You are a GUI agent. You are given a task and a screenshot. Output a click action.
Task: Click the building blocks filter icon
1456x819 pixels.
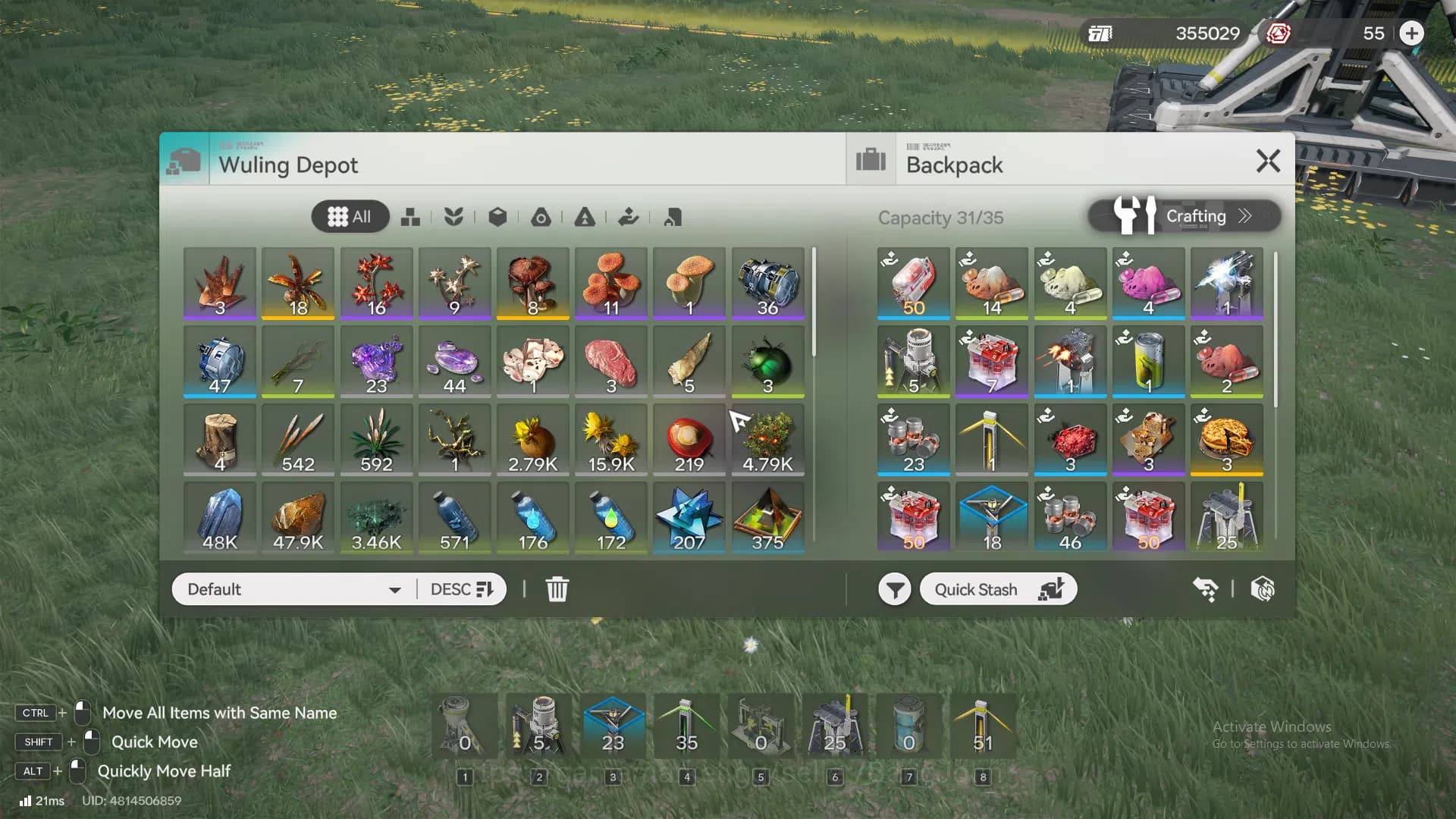tap(412, 218)
